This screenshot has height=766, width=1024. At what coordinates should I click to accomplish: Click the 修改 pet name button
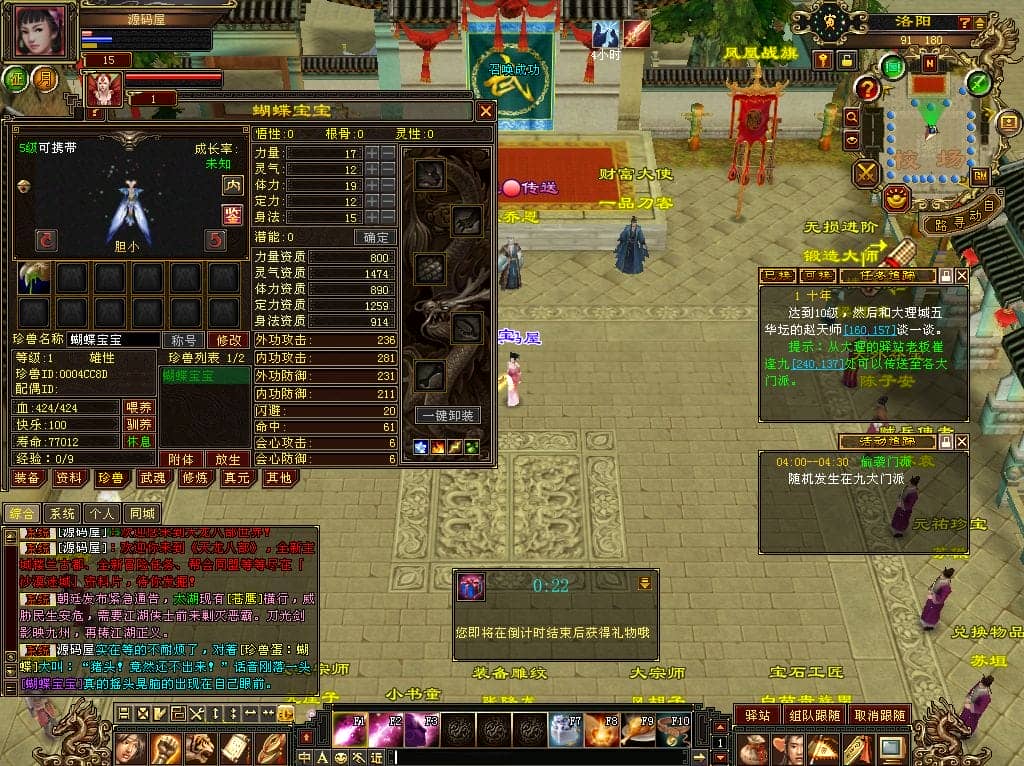(x=228, y=340)
